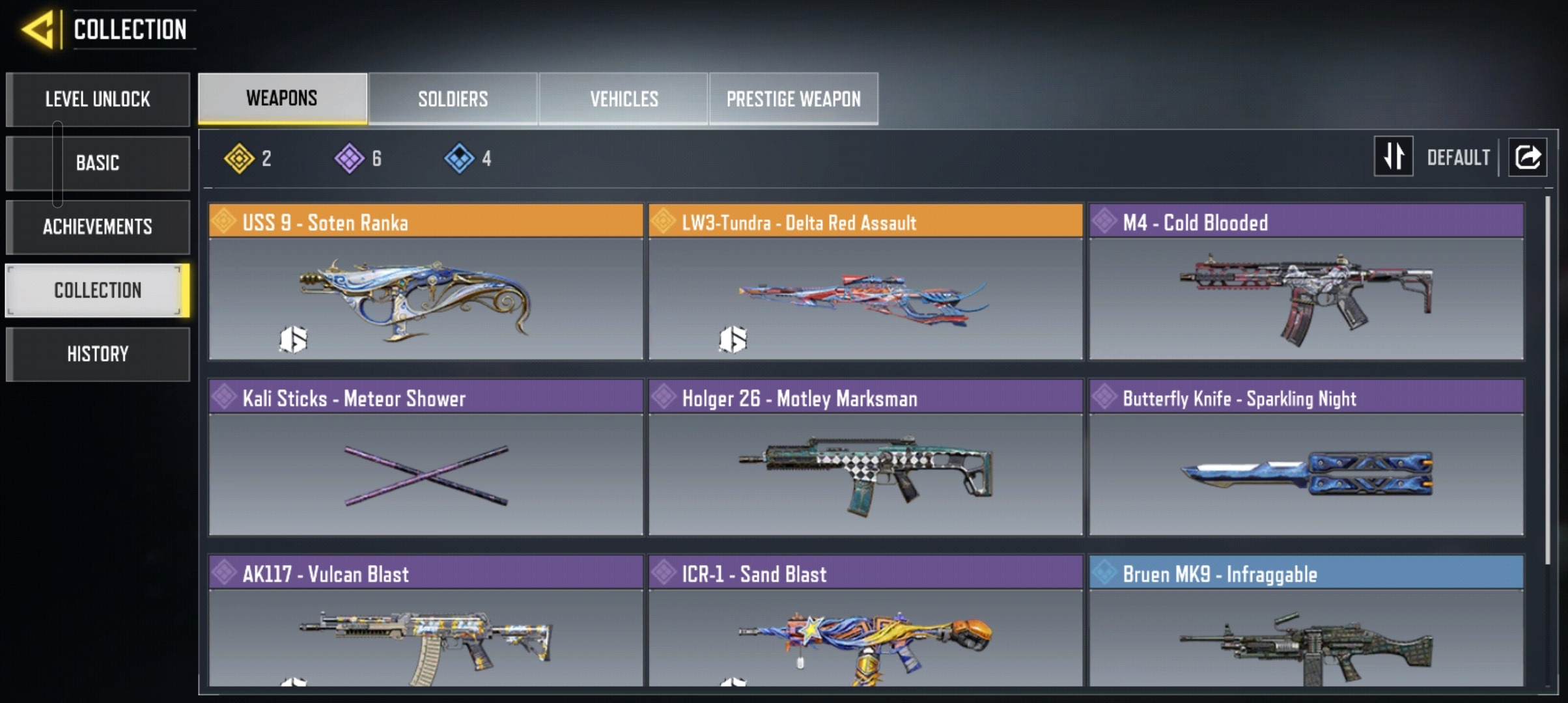Click the share icon button
The image size is (1568, 703).
point(1528,157)
